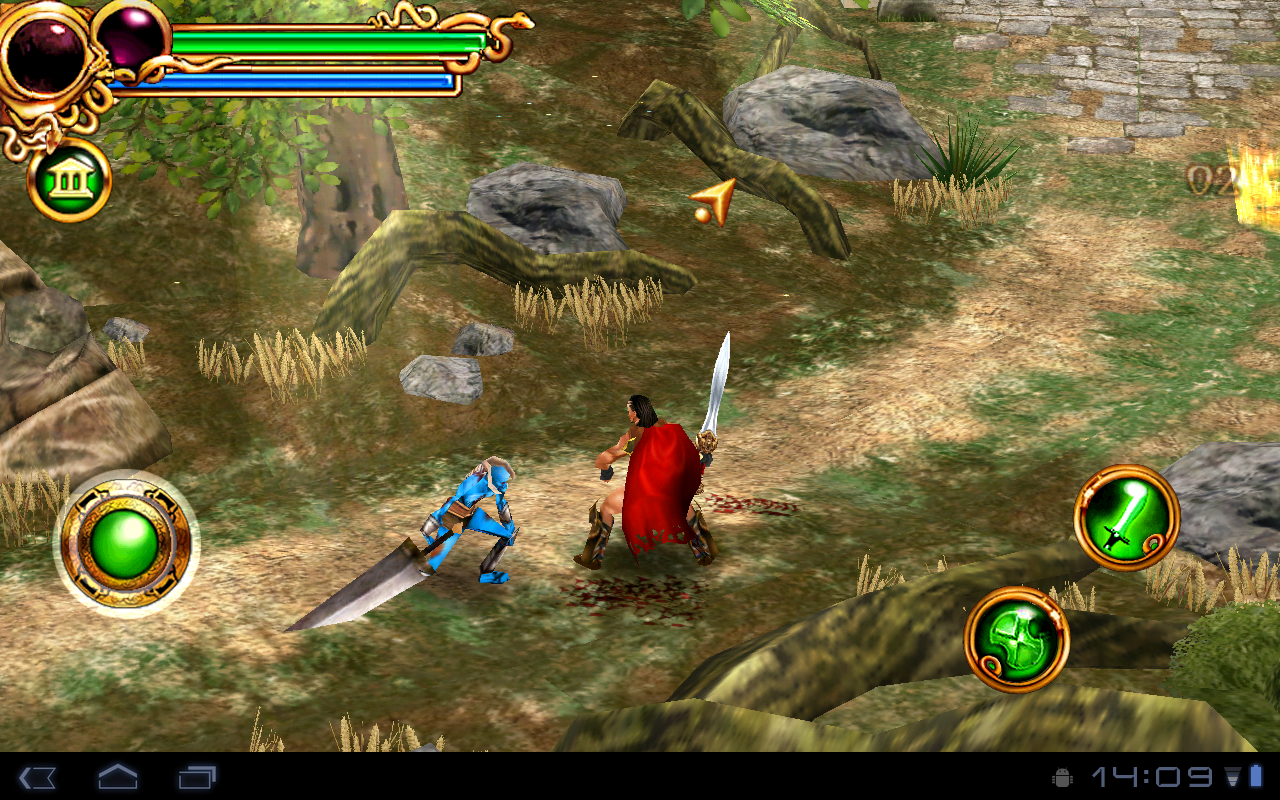Open the recent apps switcher
This screenshot has height=800, width=1280.
click(x=197, y=777)
